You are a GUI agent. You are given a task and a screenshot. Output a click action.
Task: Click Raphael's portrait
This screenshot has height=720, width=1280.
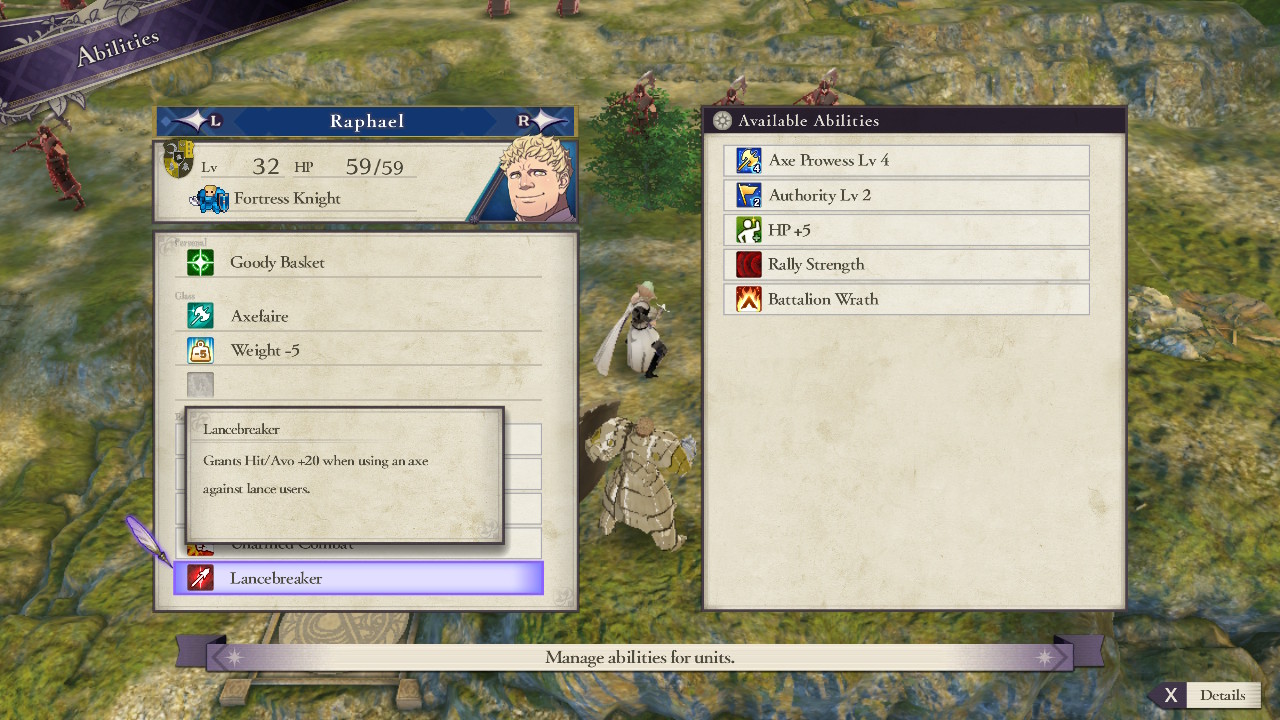click(x=531, y=180)
